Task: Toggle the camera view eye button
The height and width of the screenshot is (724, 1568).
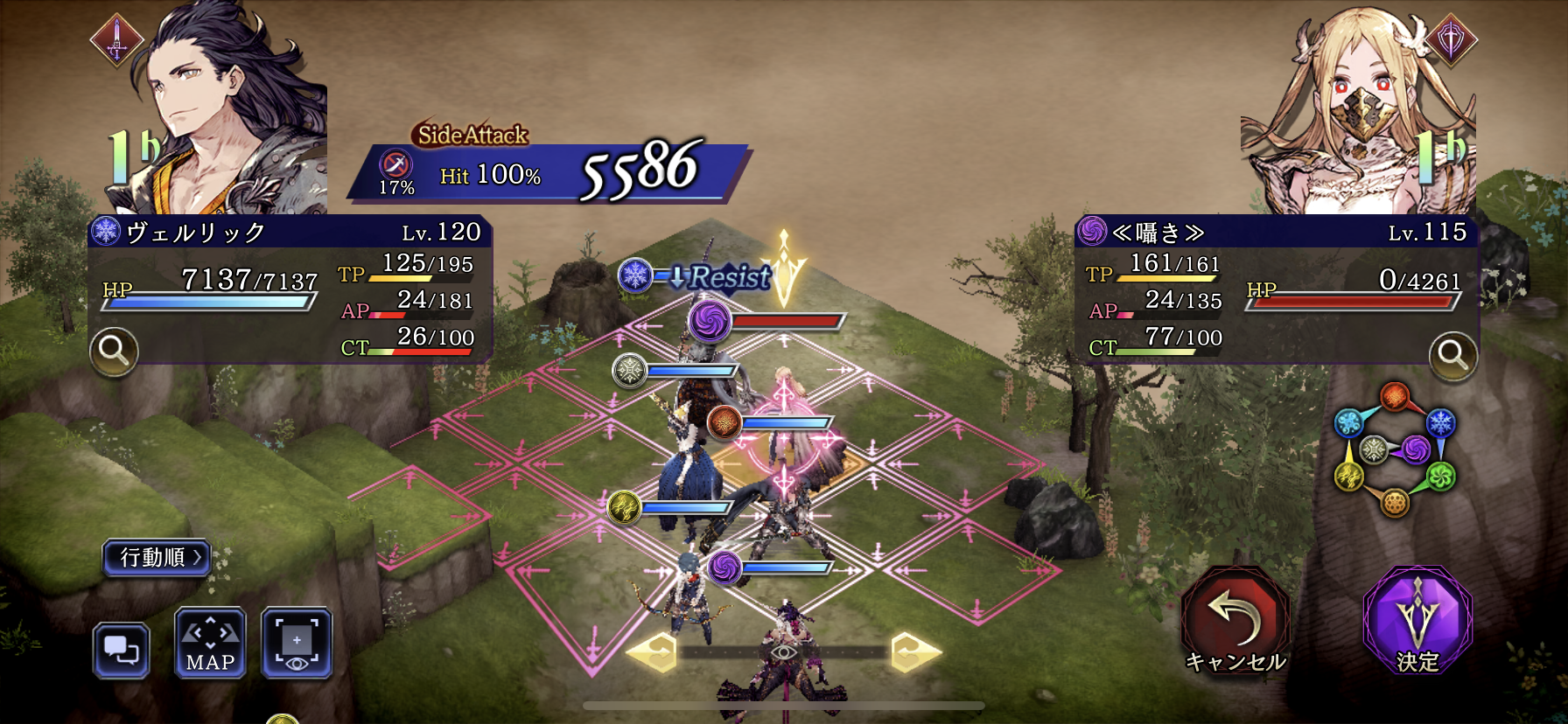Action: click(297, 644)
